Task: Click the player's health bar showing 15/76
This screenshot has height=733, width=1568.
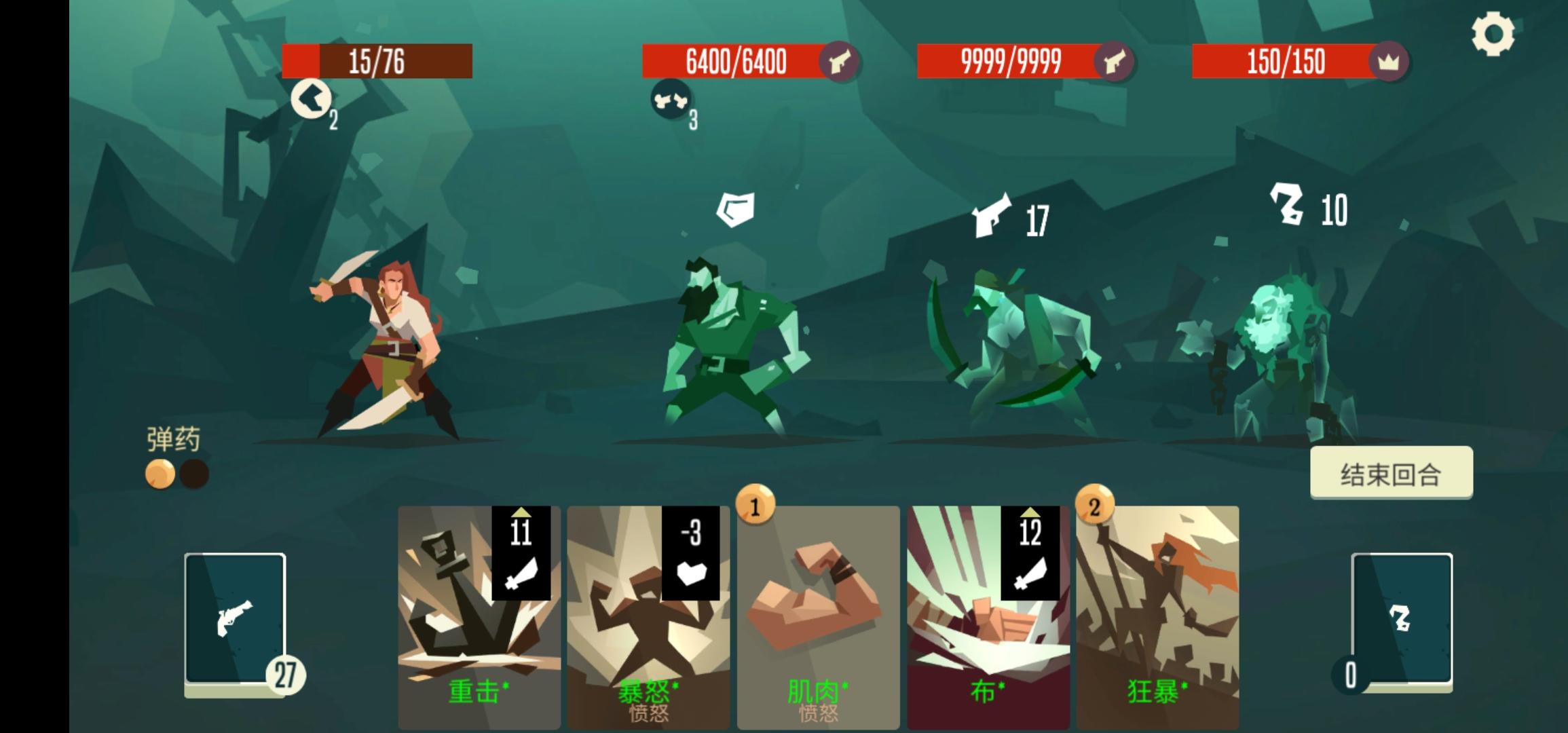Action: click(x=377, y=62)
